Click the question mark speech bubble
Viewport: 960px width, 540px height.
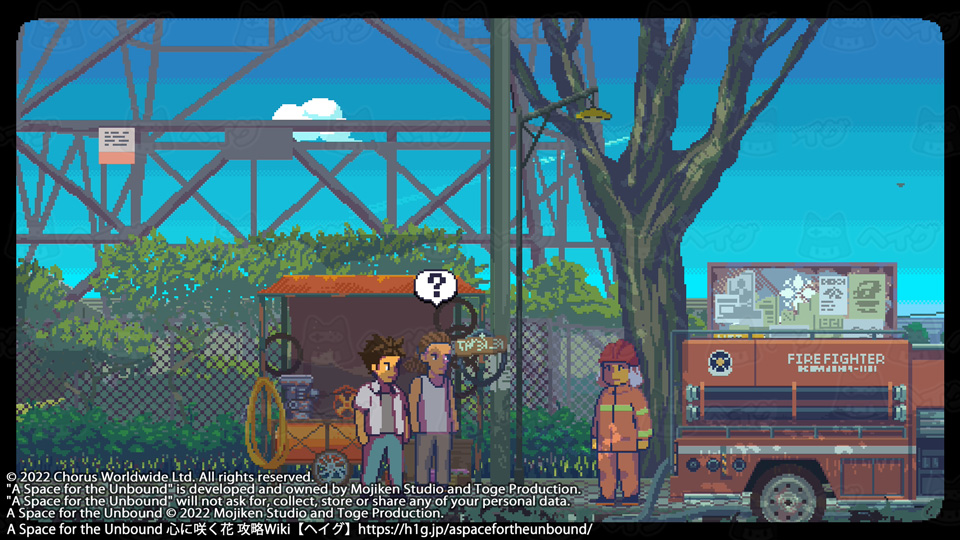coord(436,286)
